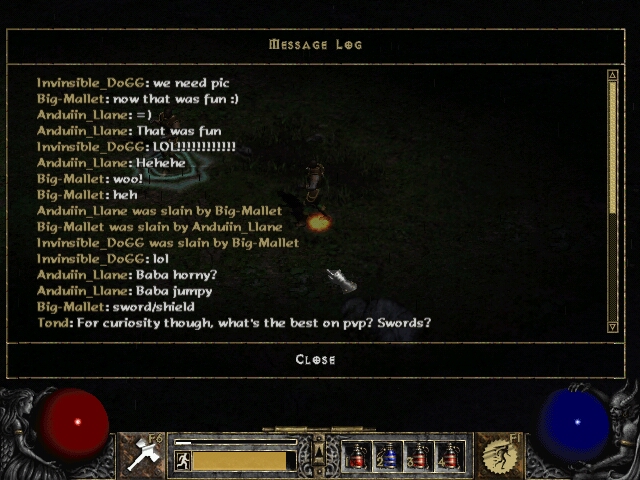Use the first red potion in belt

click(x=358, y=457)
